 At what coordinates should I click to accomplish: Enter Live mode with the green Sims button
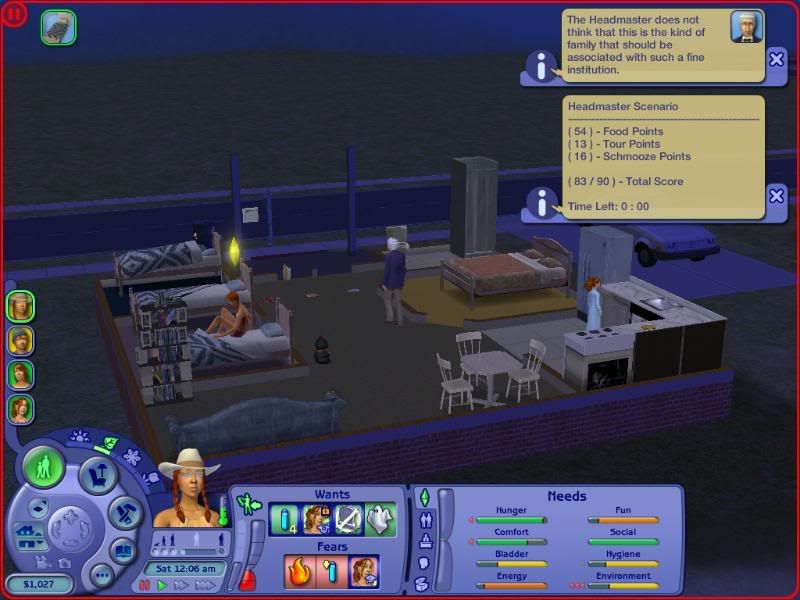pos(44,467)
